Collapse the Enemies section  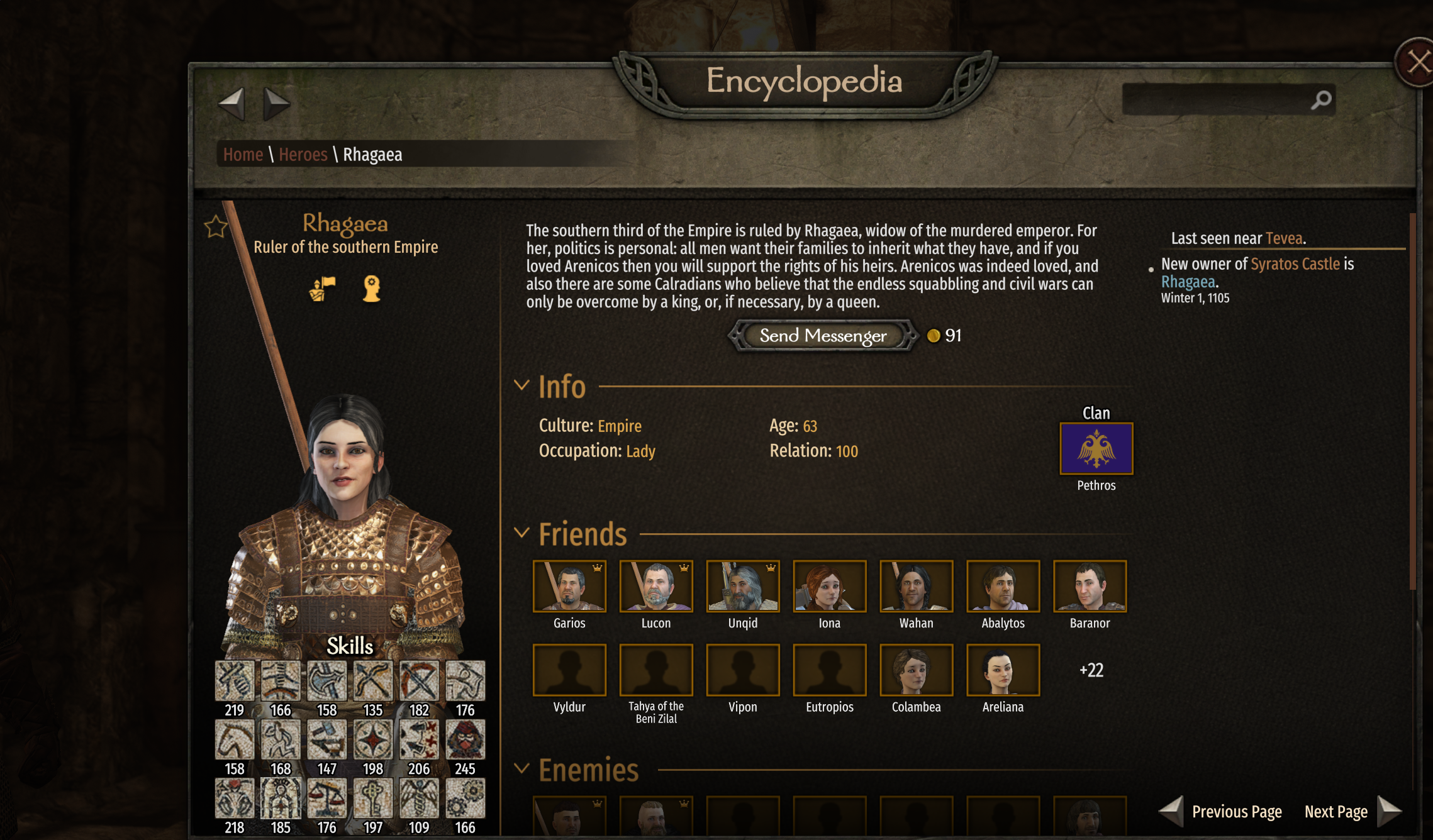point(521,768)
